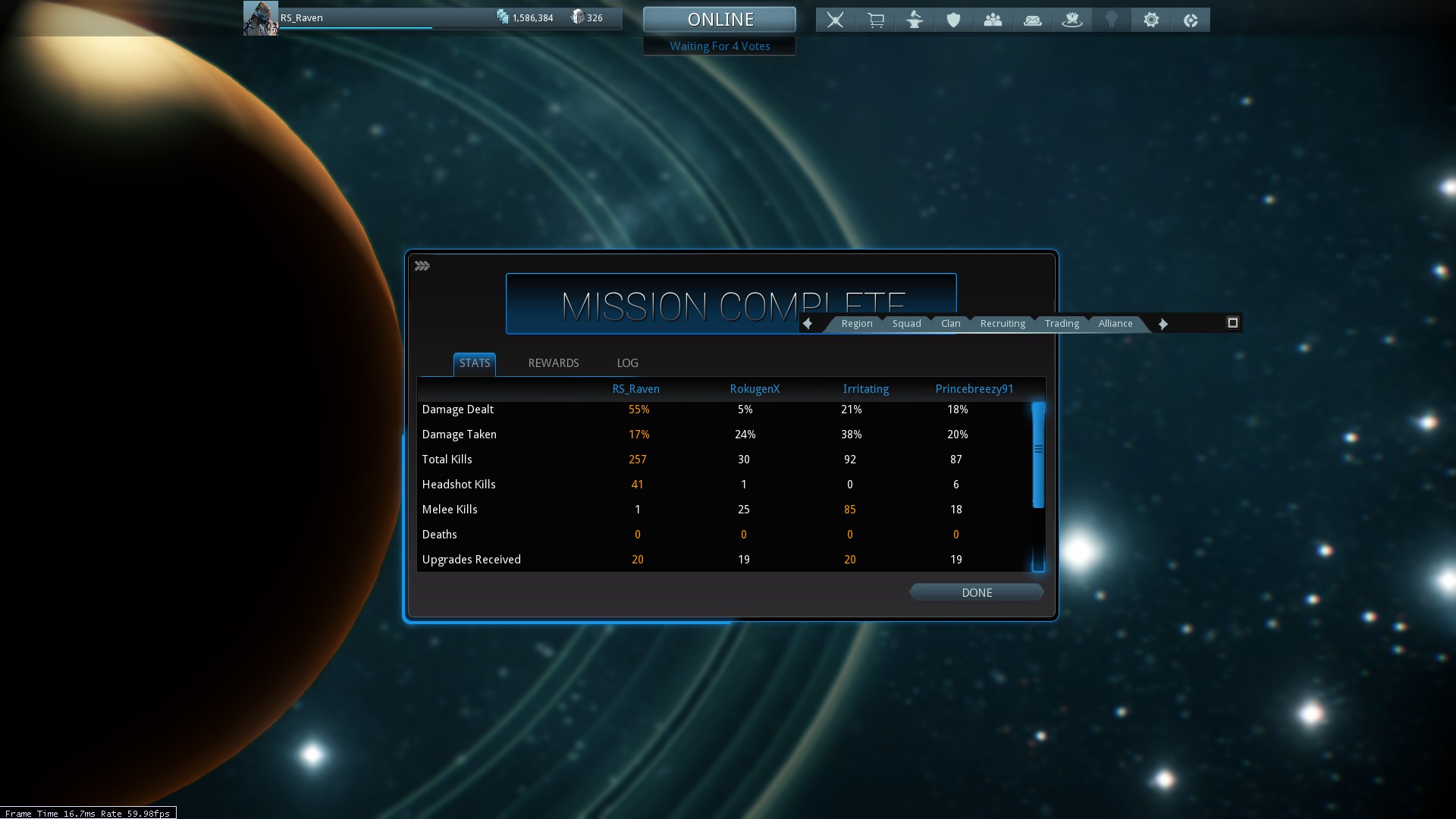The width and height of the screenshot is (1456, 819).
Task: Open the Arsenal crossed-swords icon
Action: (x=835, y=20)
